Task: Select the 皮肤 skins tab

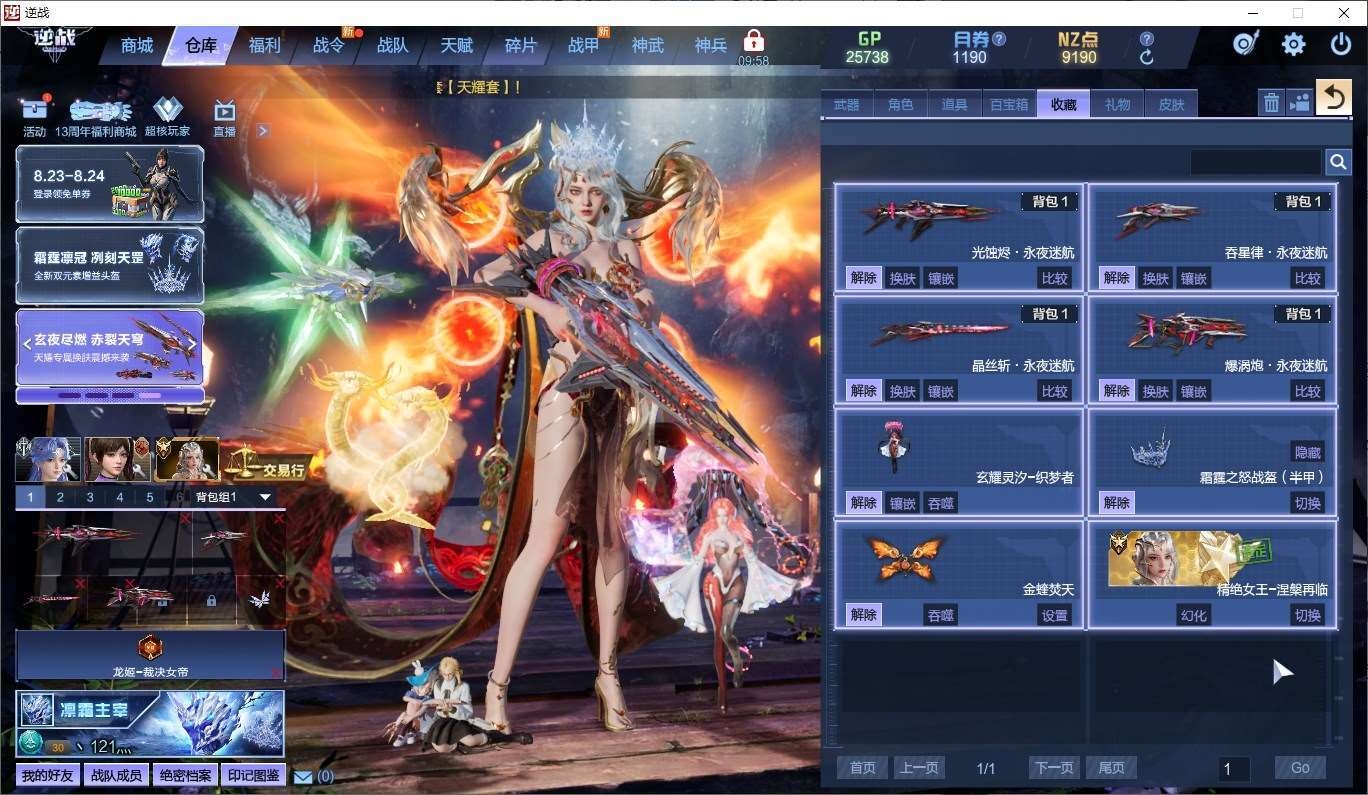Action: (1171, 104)
